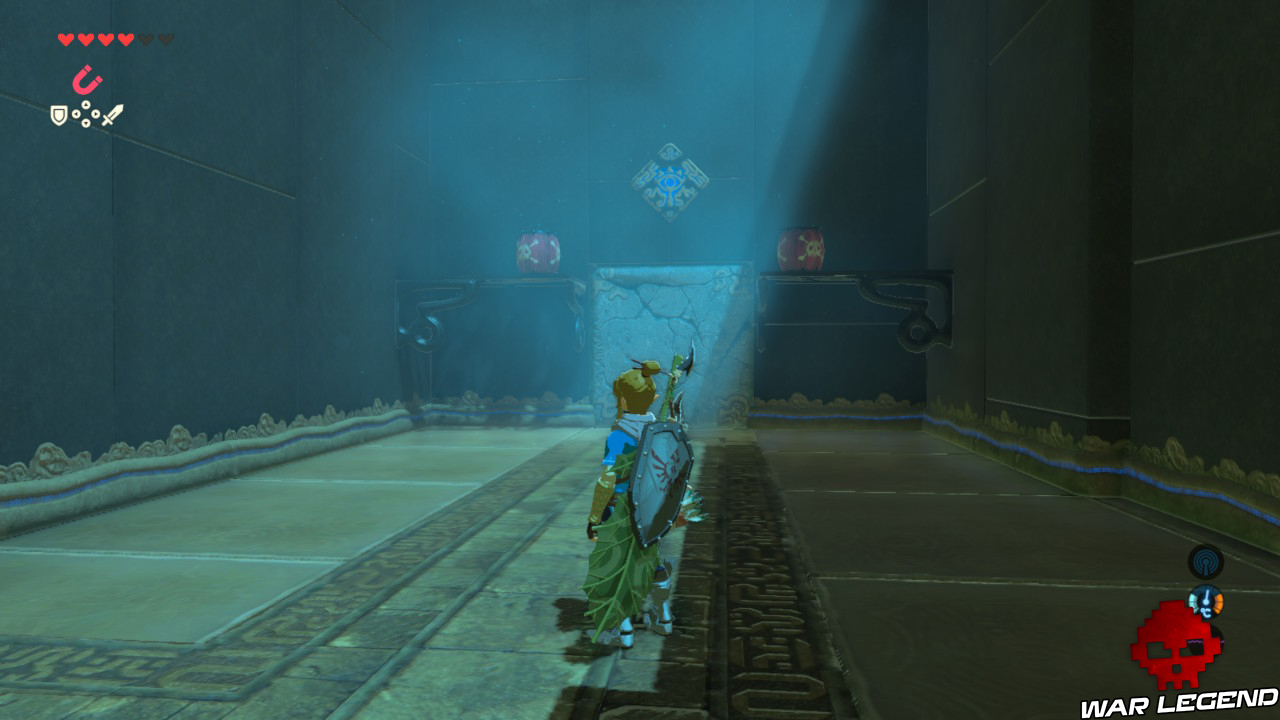Expand weapon options via right d-pad arrow
This screenshot has width=1280, height=720.
click(x=95, y=114)
